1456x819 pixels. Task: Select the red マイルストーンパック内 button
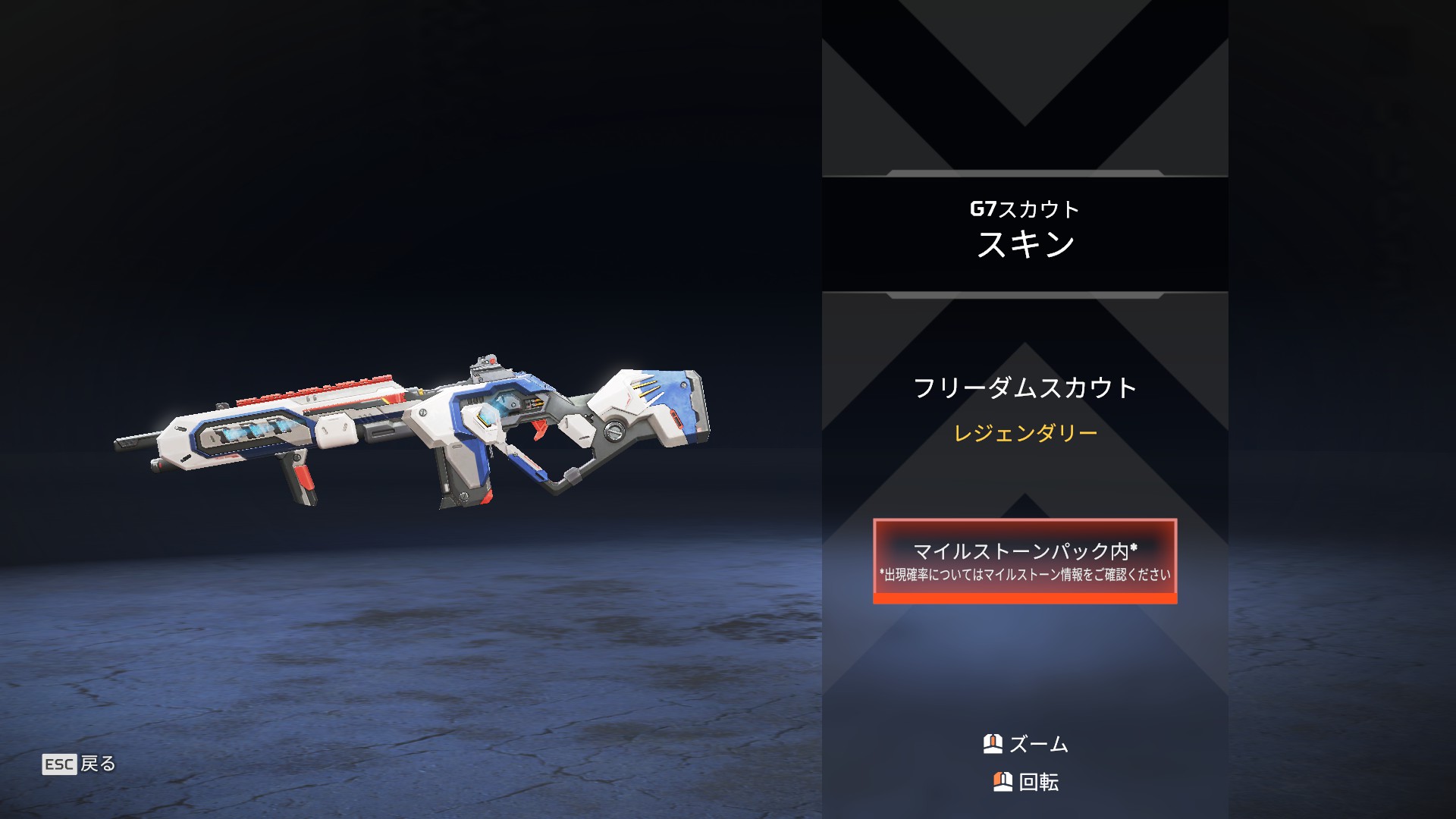pyautogui.click(x=1025, y=561)
